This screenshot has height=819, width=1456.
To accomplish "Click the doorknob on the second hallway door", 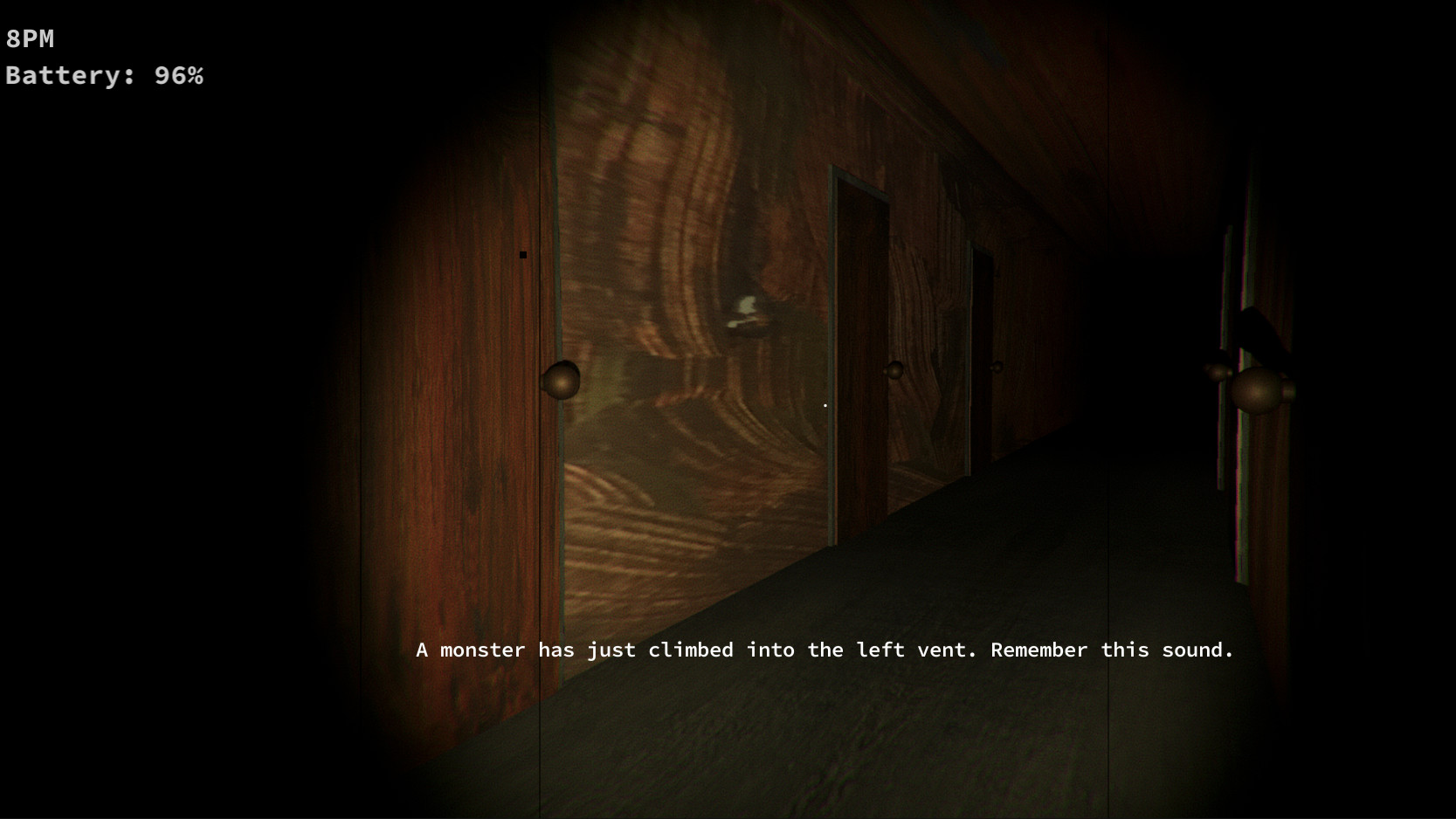I will tap(894, 370).
